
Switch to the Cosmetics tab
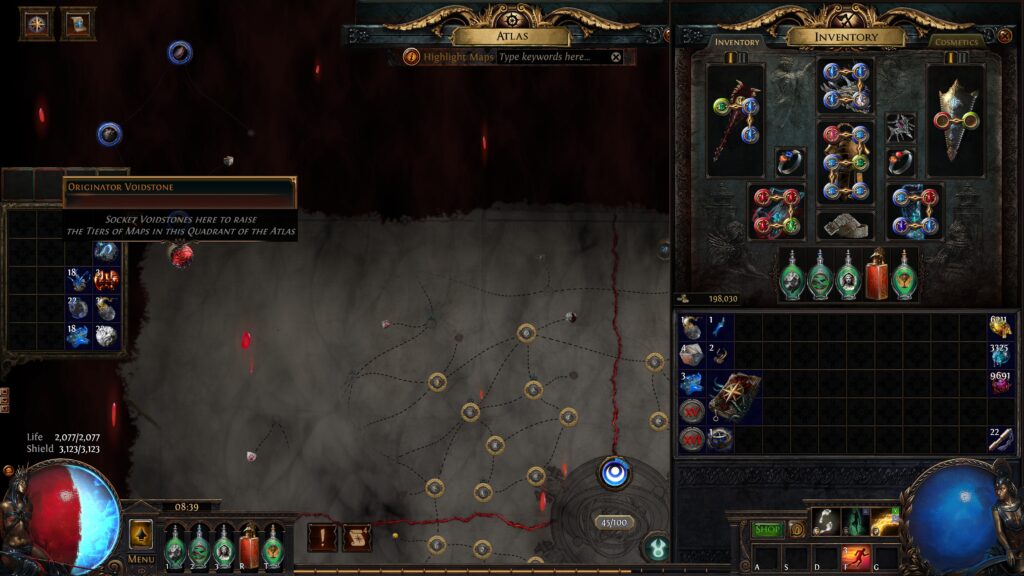(x=954, y=42)
